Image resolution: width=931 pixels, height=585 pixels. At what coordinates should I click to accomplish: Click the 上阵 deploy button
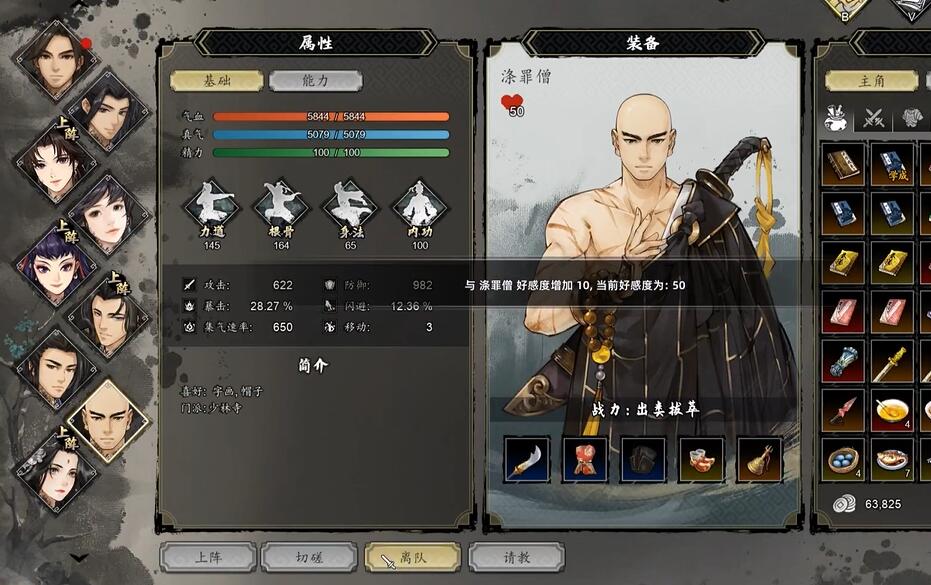coord(208,558)
